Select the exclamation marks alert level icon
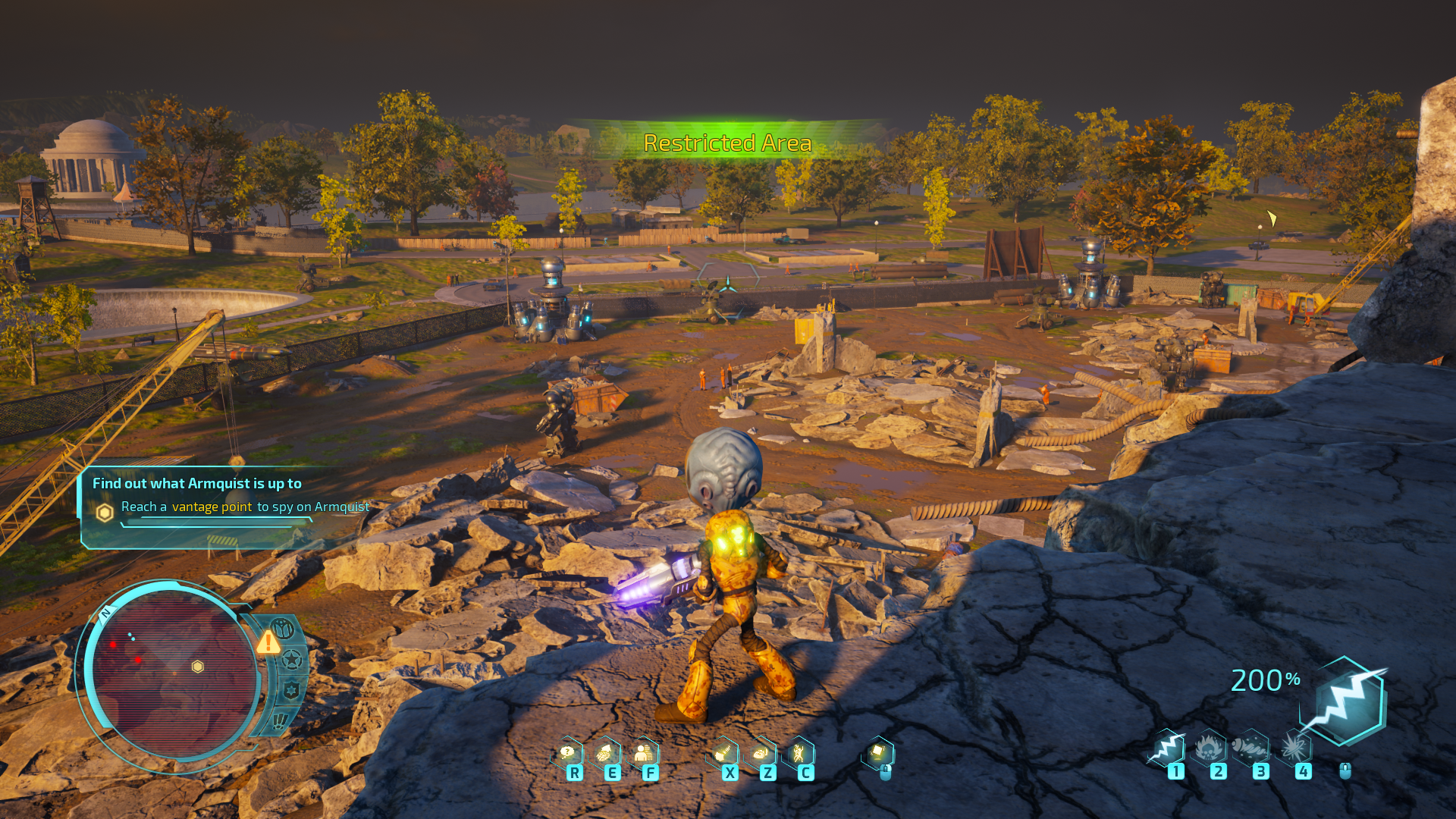 point(281,719)
